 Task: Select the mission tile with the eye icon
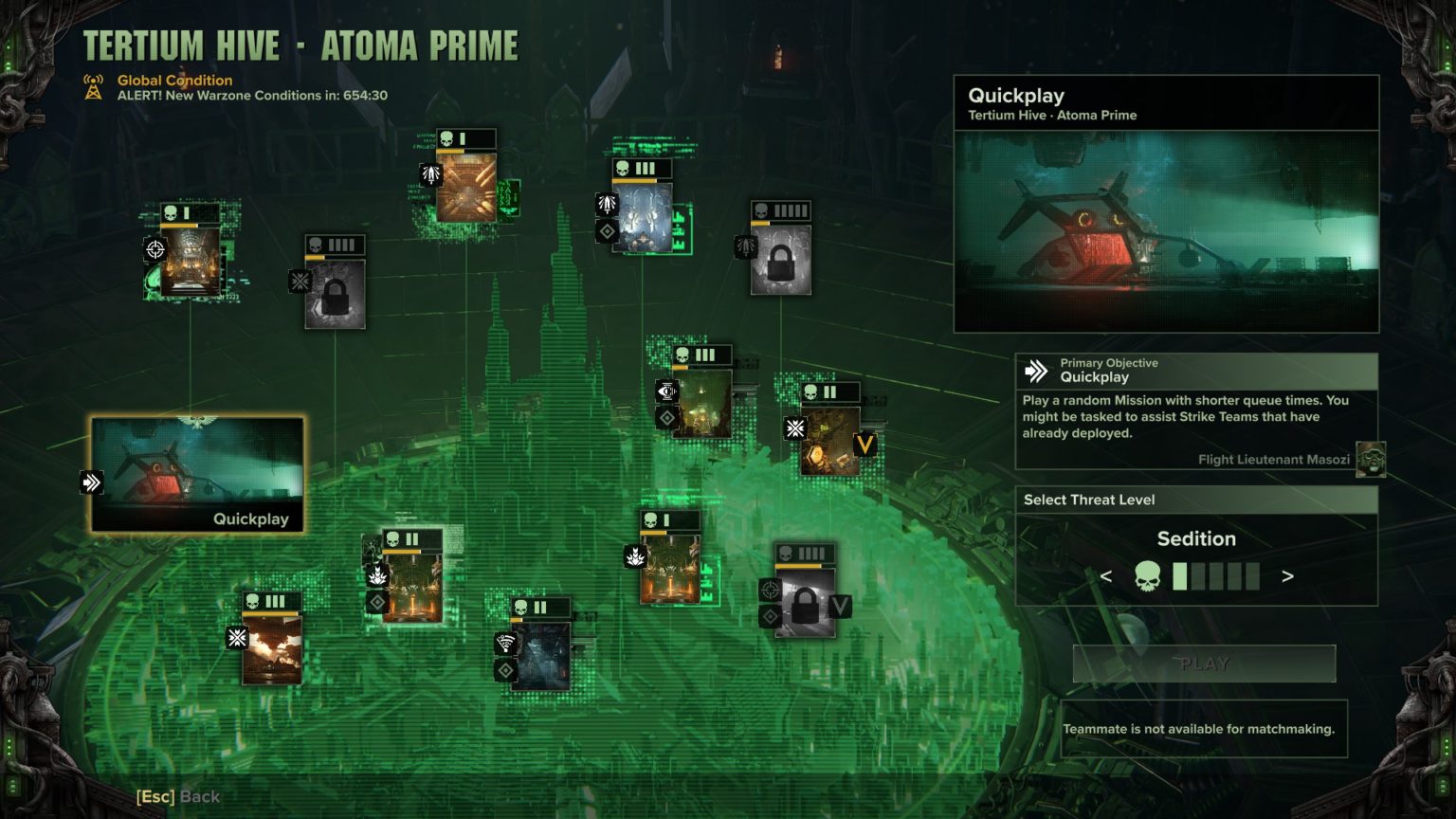click(x=701, y=402)
